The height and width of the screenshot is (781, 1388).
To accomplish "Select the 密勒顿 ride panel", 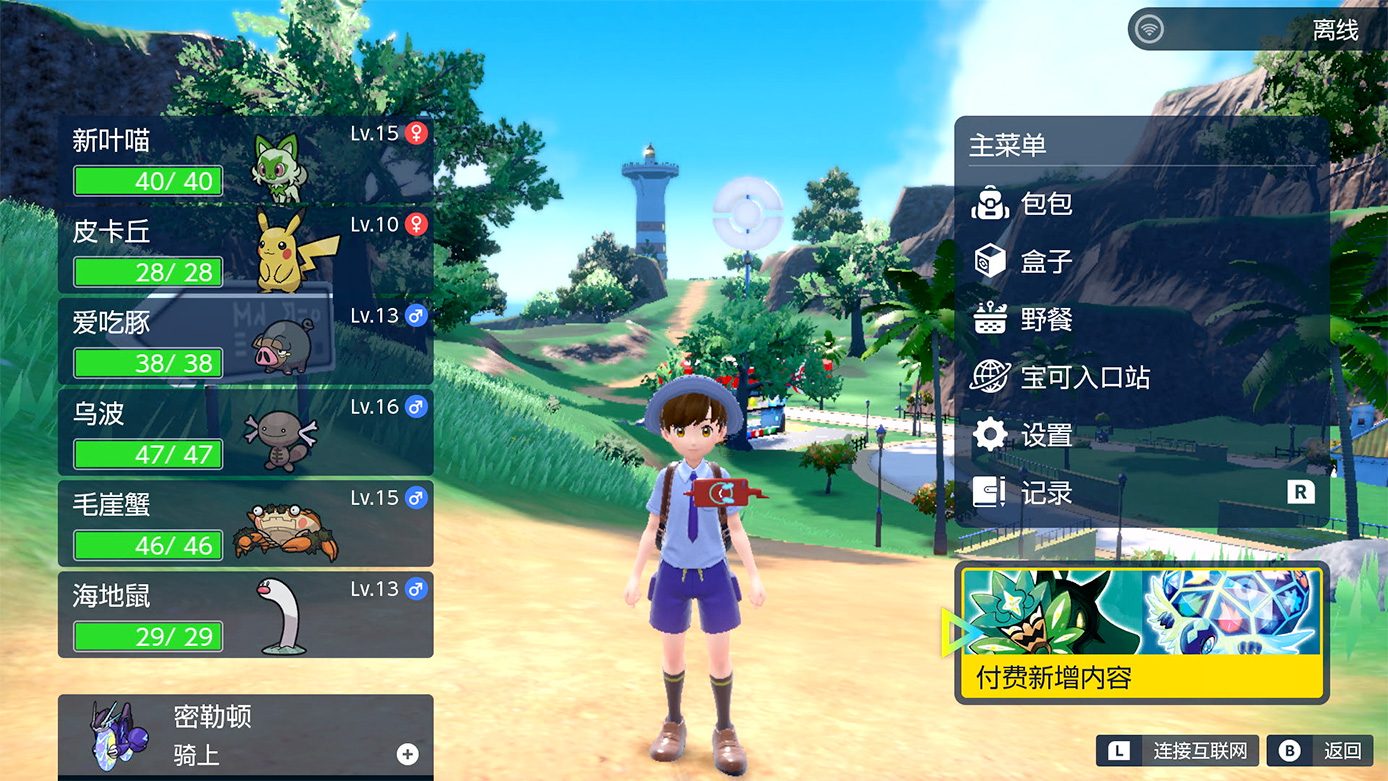I will tap(245, 736).
